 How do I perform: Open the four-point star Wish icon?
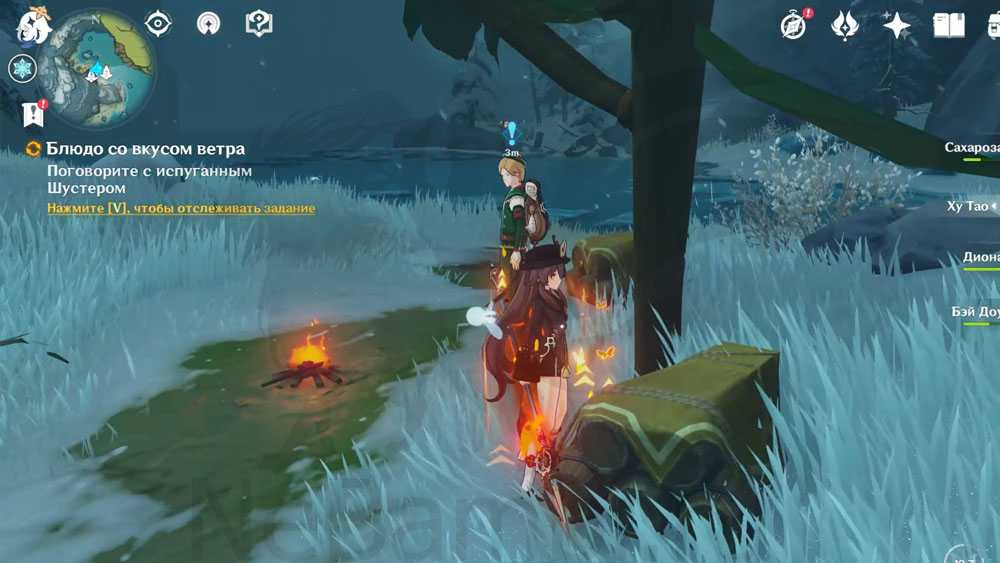[897, 25]
